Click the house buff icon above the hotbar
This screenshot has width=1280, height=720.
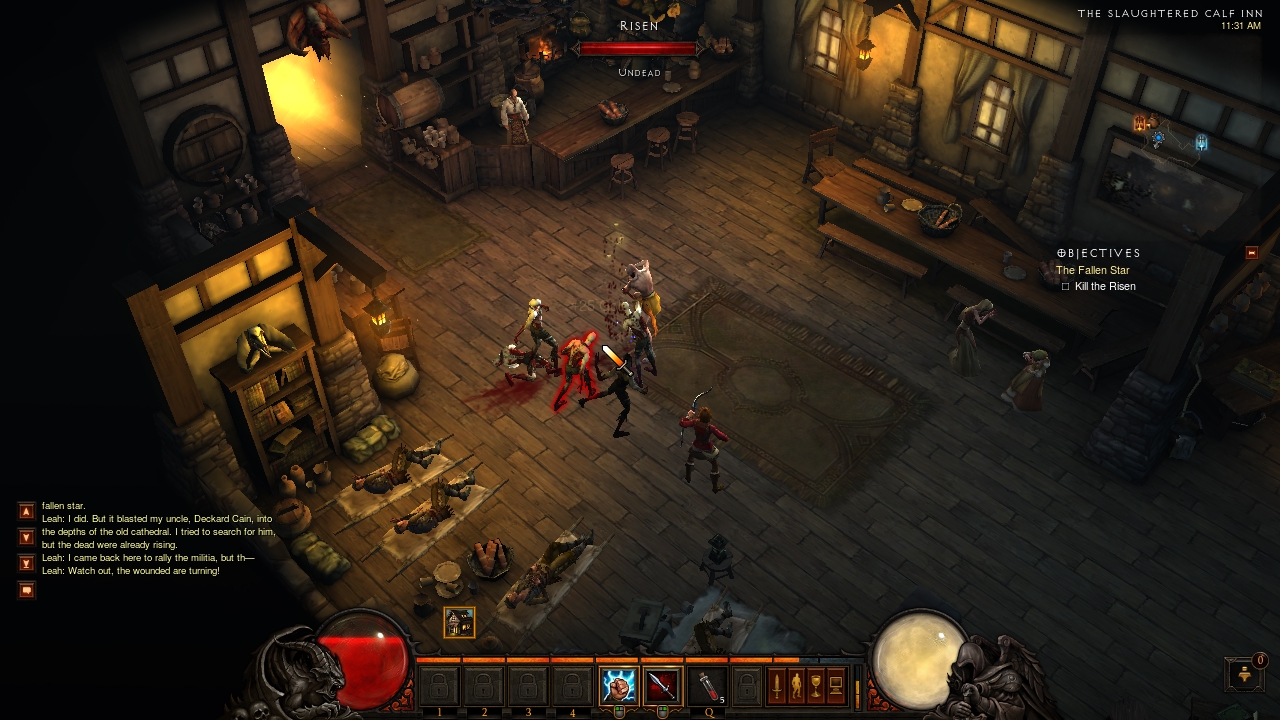[459, 622]
